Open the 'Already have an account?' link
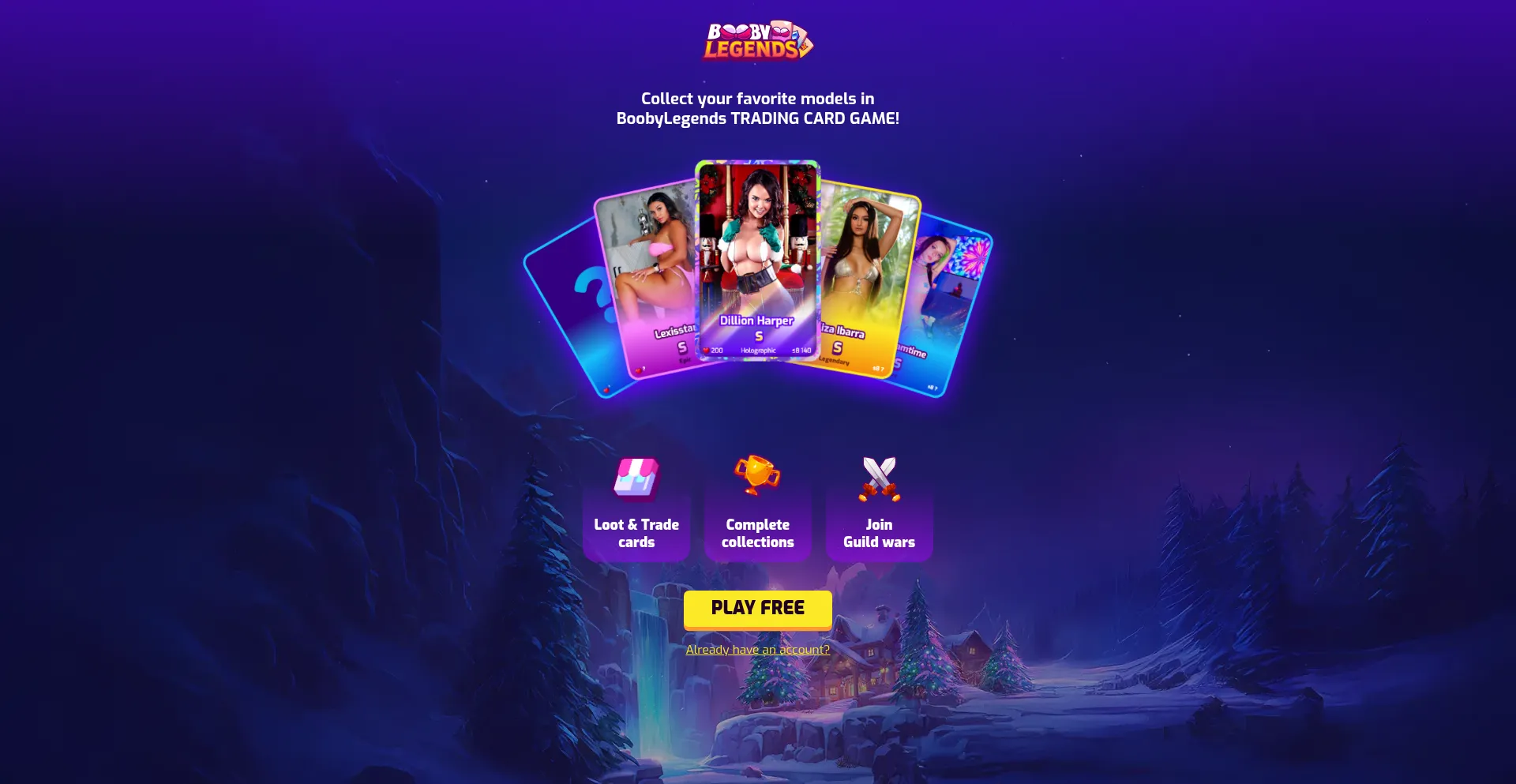 [757, 649]
